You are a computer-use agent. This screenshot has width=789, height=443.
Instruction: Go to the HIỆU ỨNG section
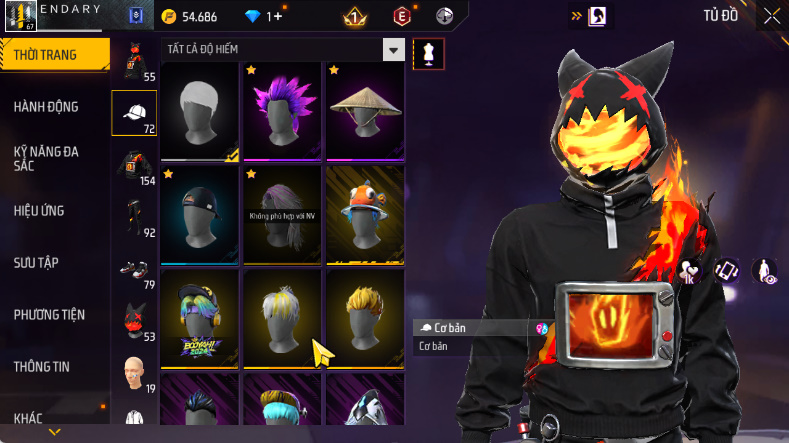(x=42, y=210)
